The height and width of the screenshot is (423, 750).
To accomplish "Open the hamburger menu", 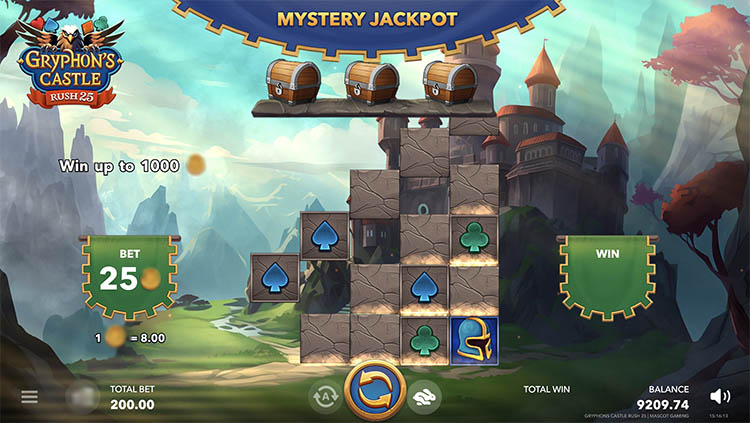I will [x=29, y=397].
